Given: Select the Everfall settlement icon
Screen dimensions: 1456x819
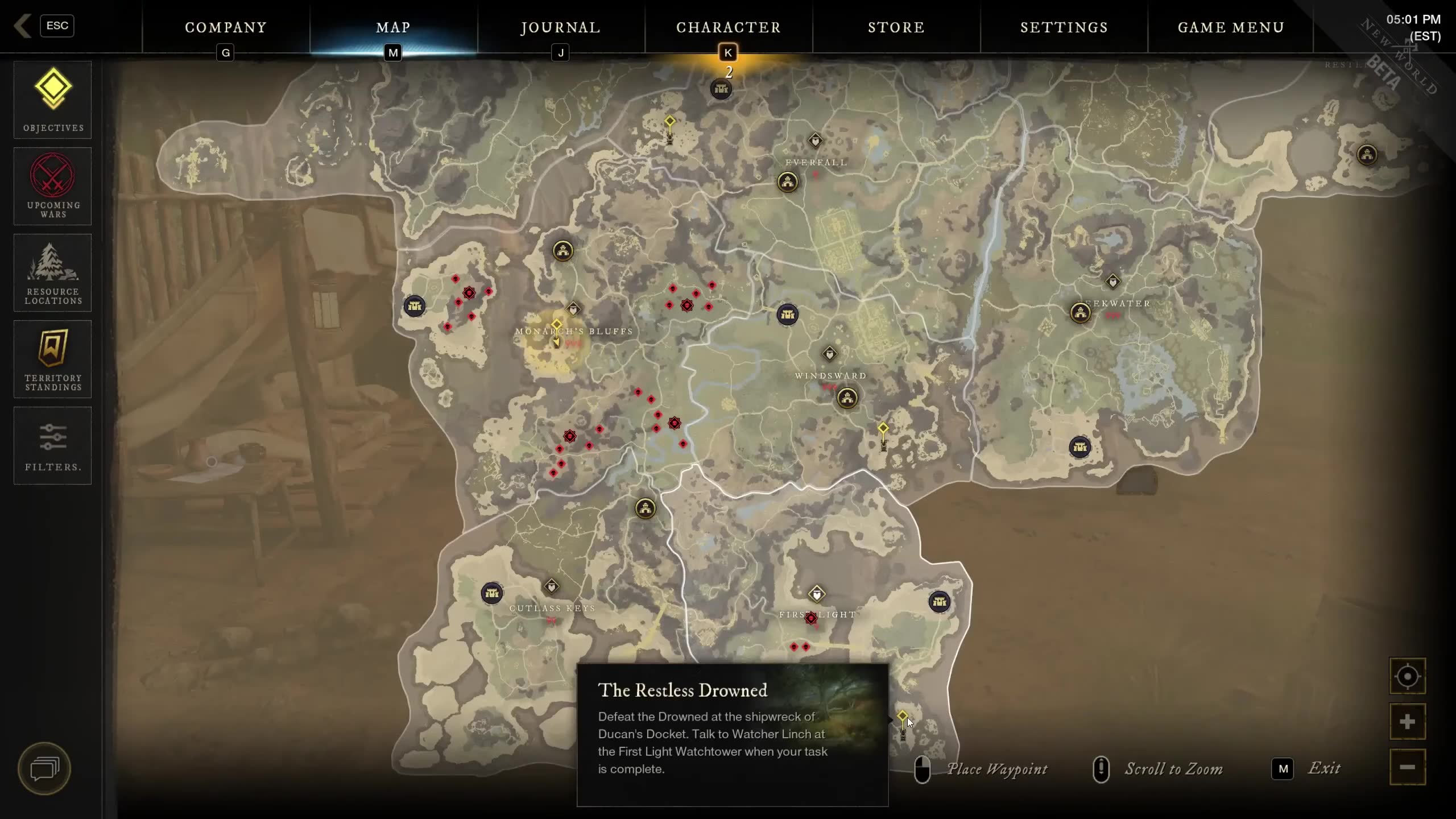Looking at the screenshot, I should (787, 182).
